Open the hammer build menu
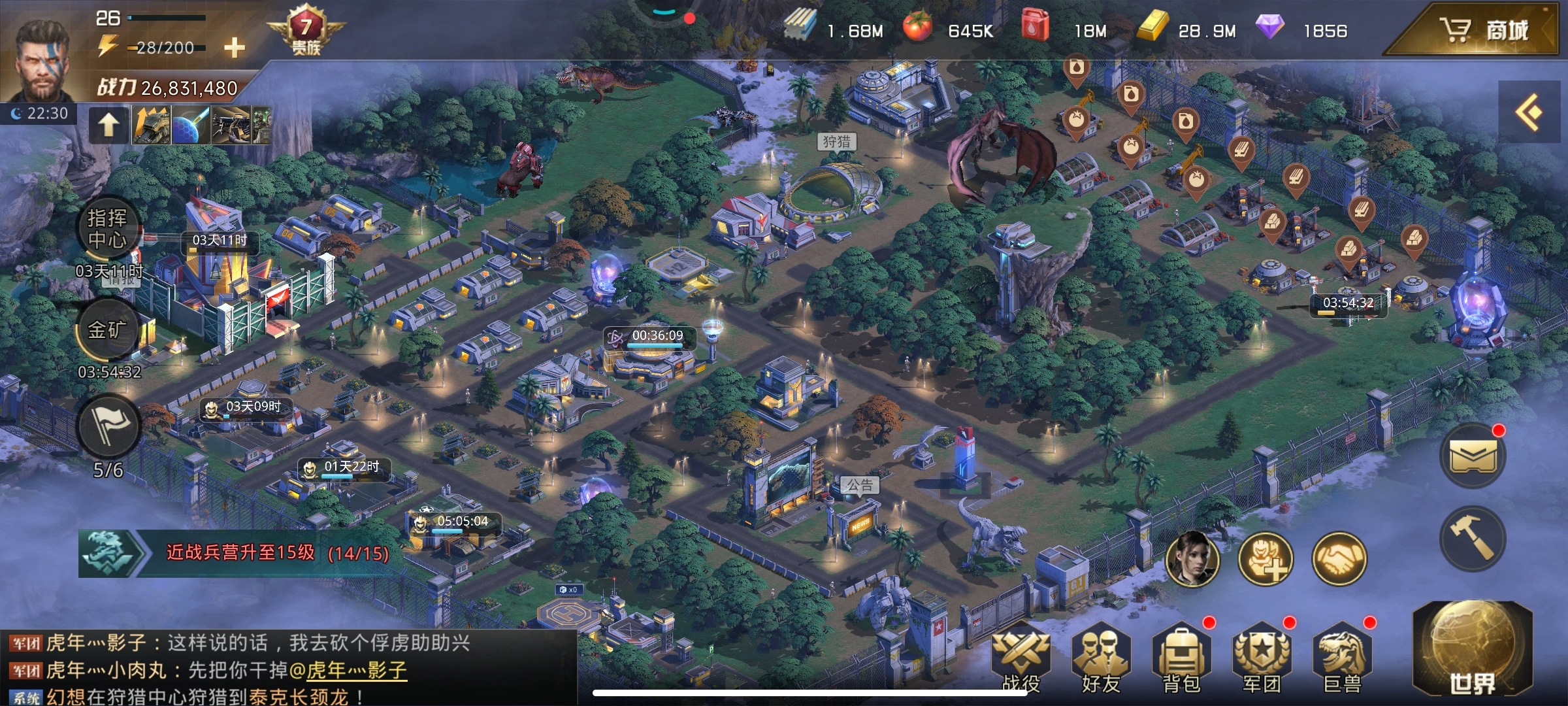This screenshot has height=706, width=1568. (1473, 538)
